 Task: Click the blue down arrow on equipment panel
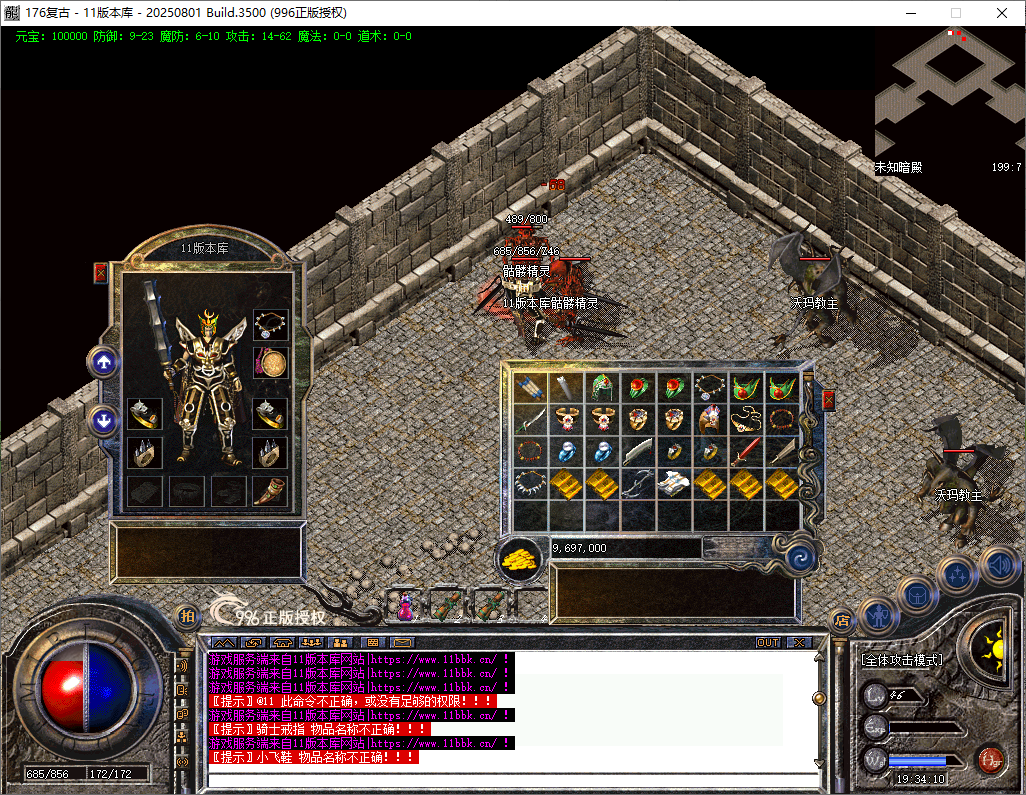coord(103,420)
